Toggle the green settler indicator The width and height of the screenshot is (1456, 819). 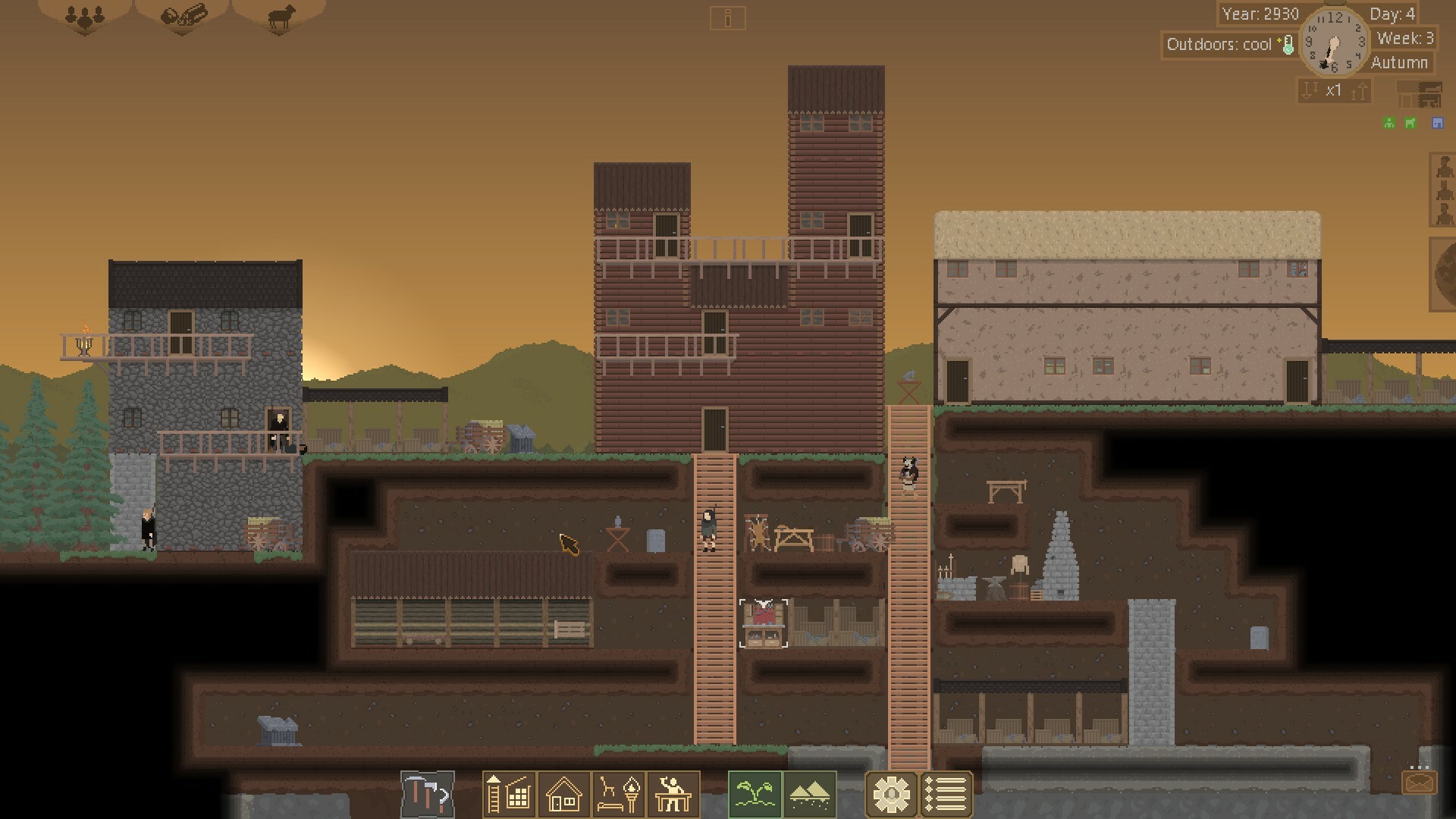1389,121
